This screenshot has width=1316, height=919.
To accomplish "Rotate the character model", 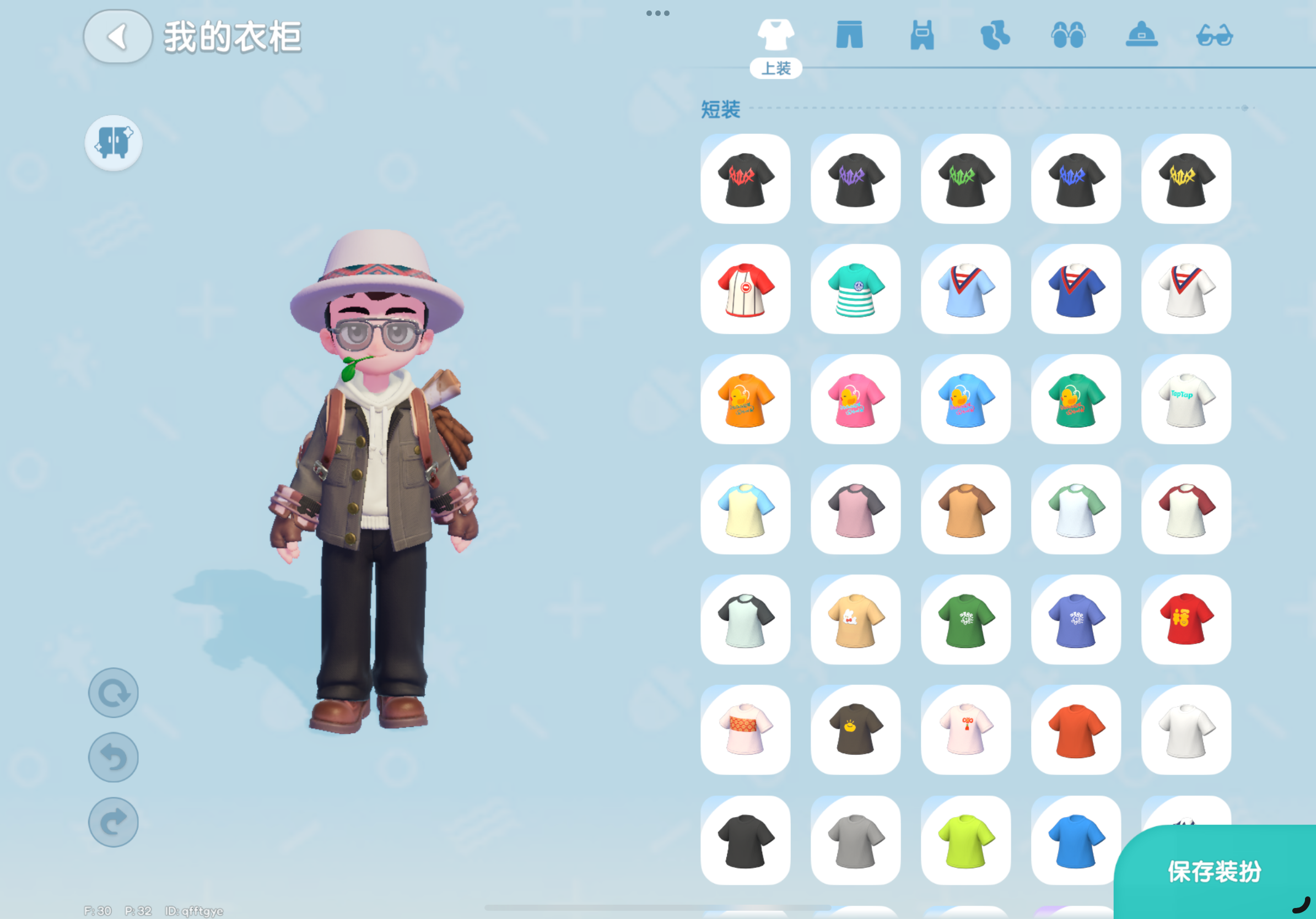I will click(113, 692).
